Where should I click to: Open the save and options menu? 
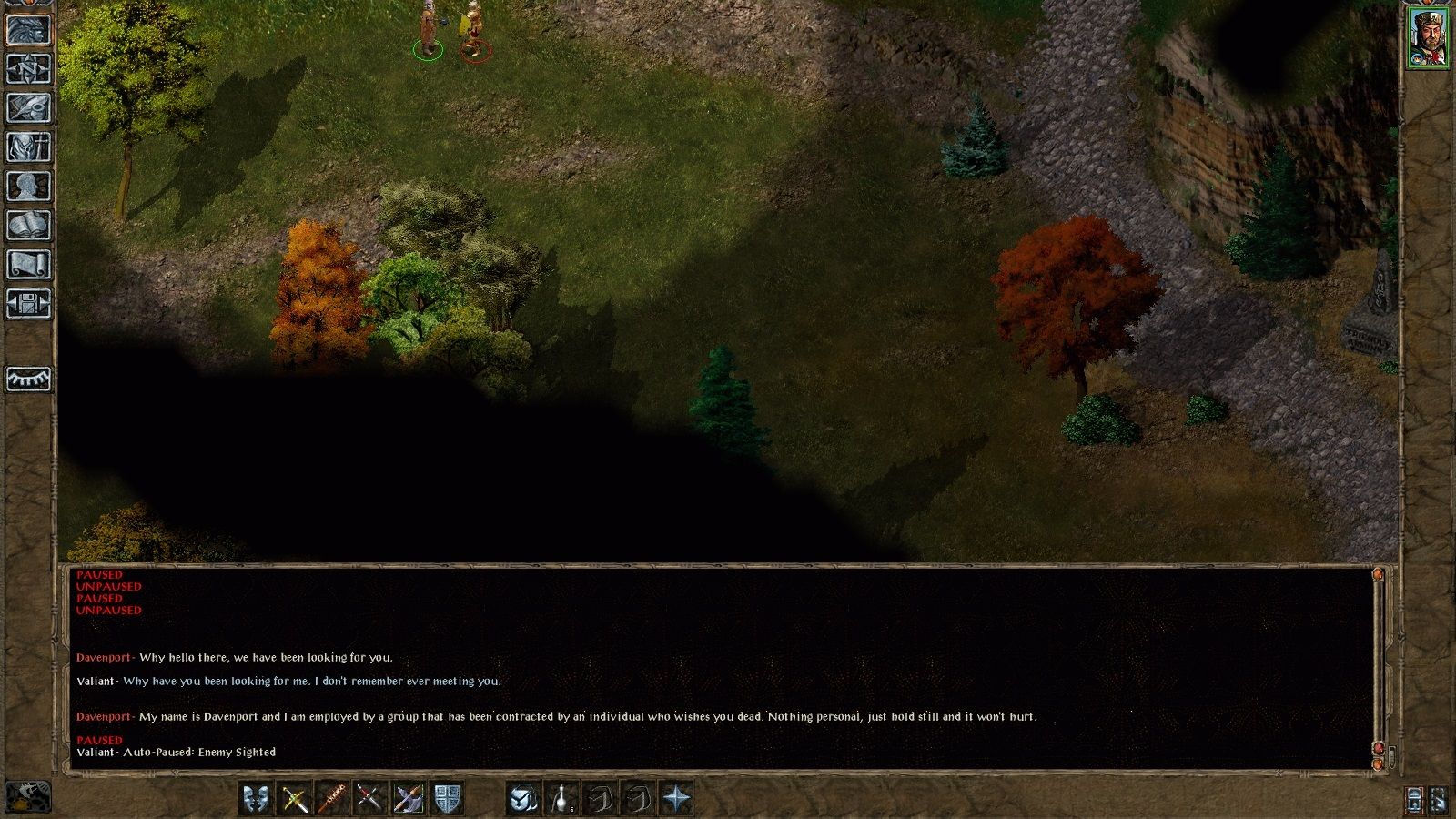click(28, 304)
